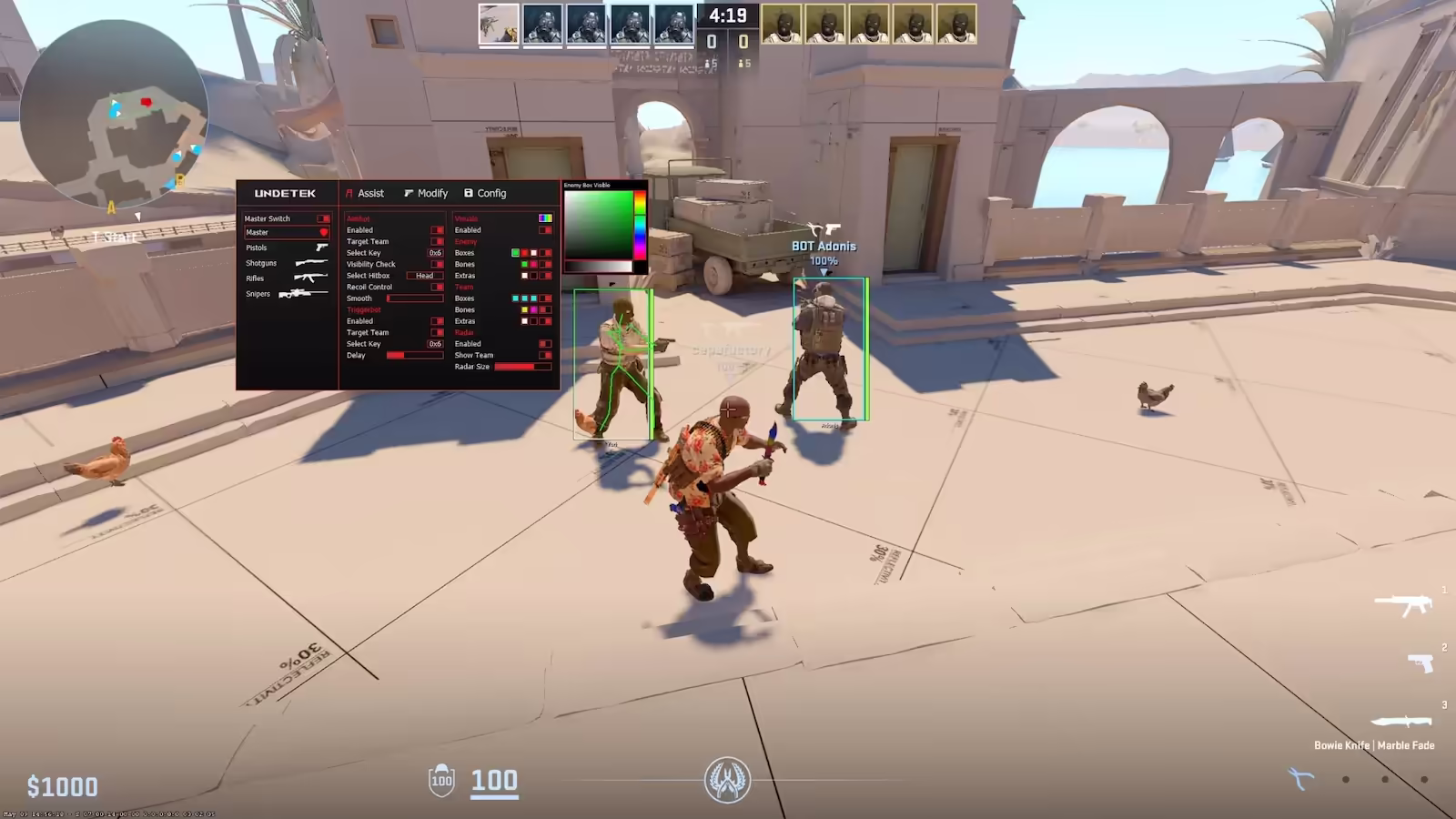Select the Pistols weapon category icon

(321, 248)
